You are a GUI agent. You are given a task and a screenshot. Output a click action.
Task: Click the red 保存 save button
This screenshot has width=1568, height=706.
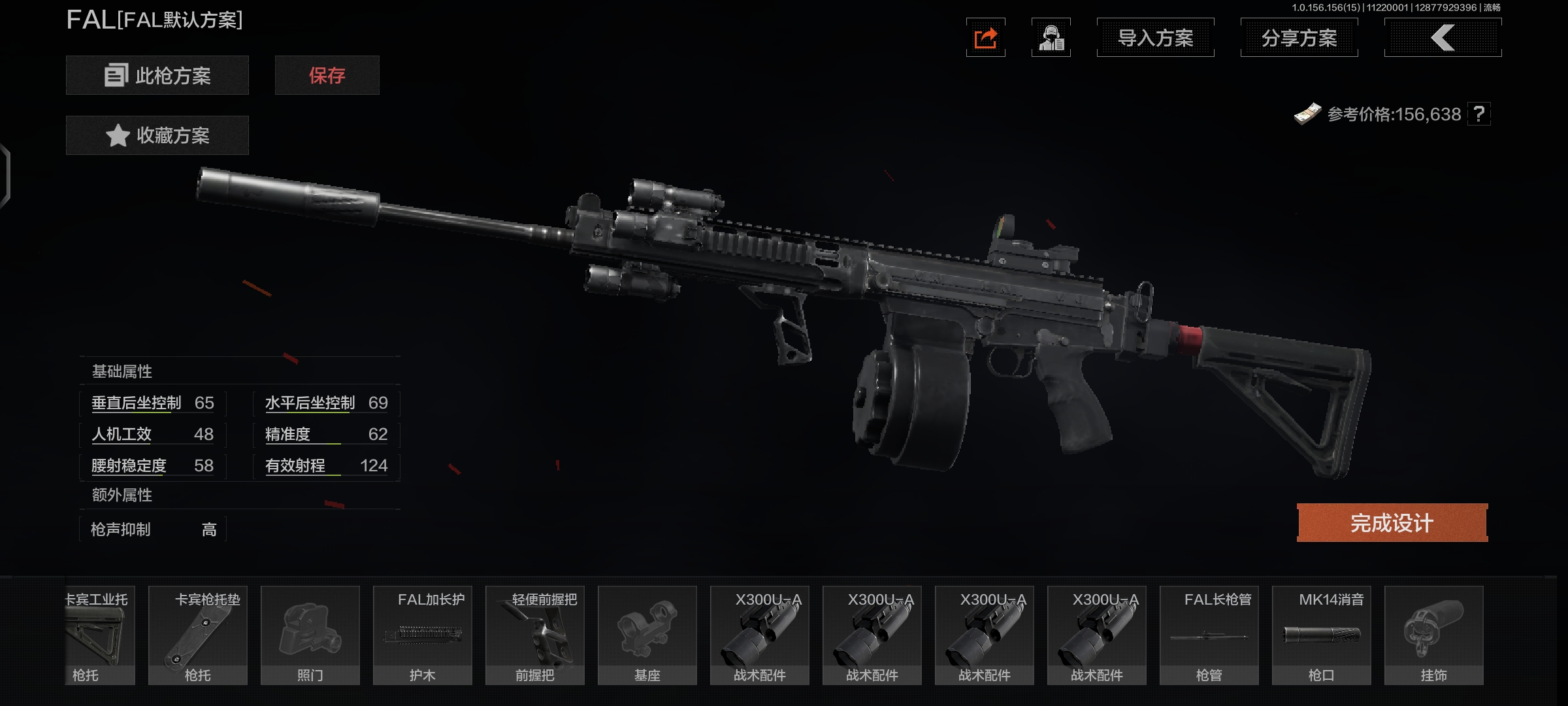pyautogui.click(x=327, y=75)
